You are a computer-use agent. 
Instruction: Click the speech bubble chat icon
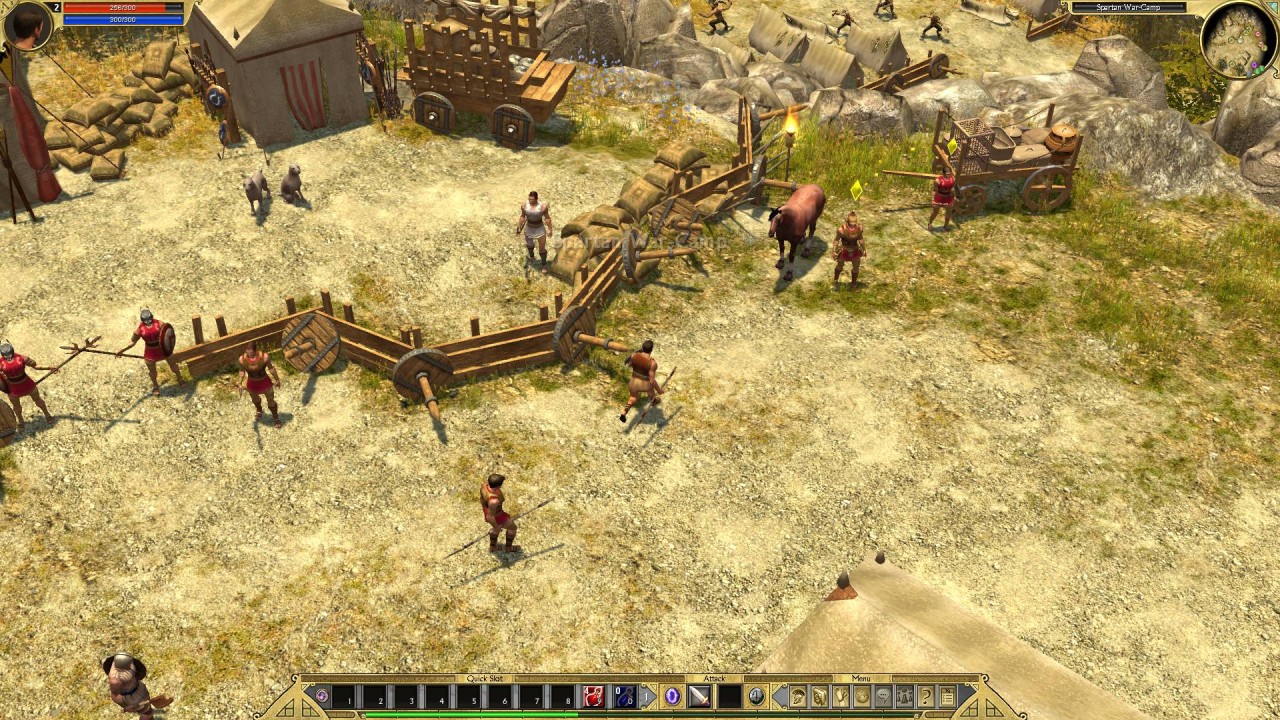[883, 696]
